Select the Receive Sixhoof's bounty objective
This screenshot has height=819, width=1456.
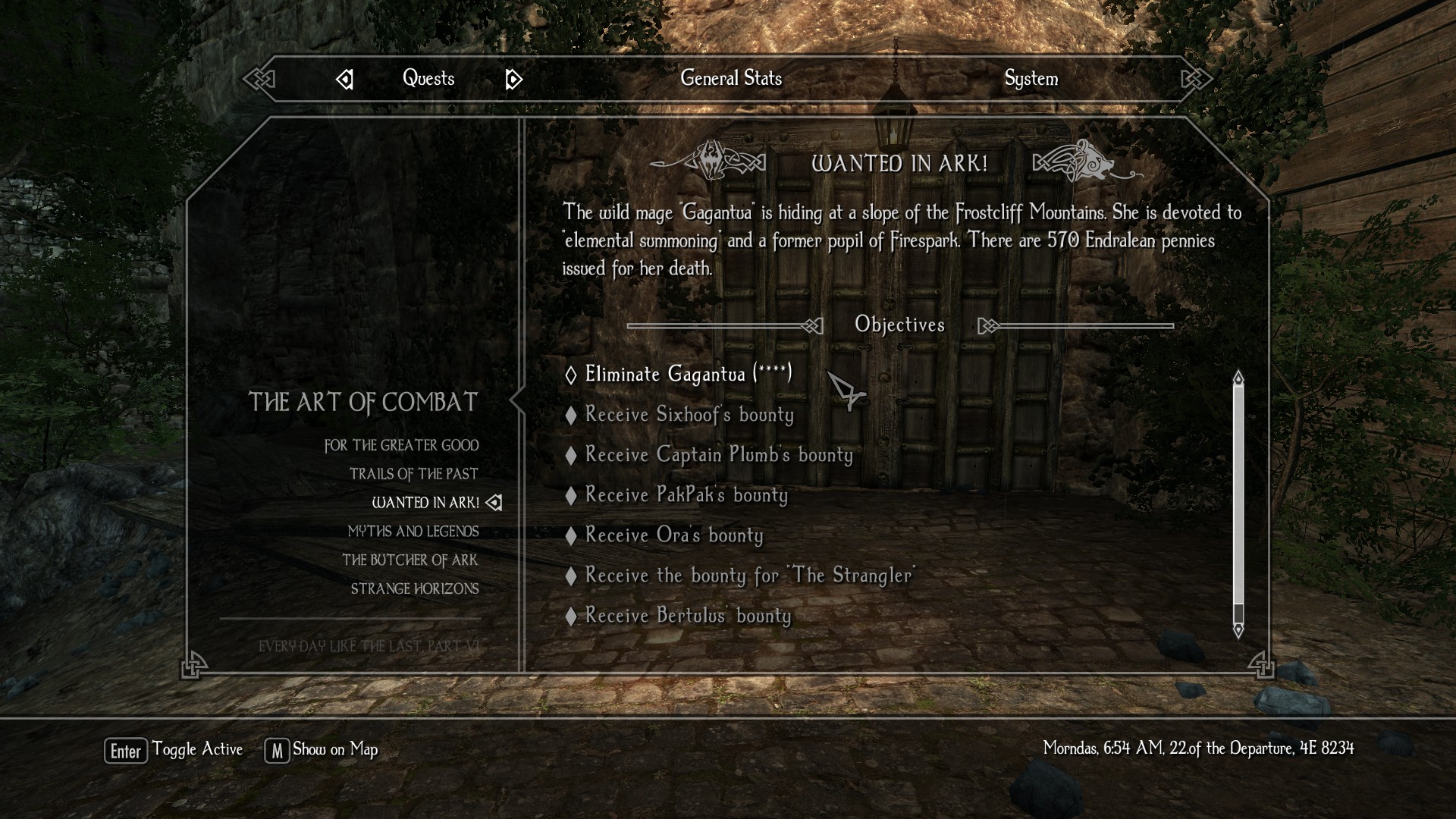pyautogui.click(x=689, y=415)
